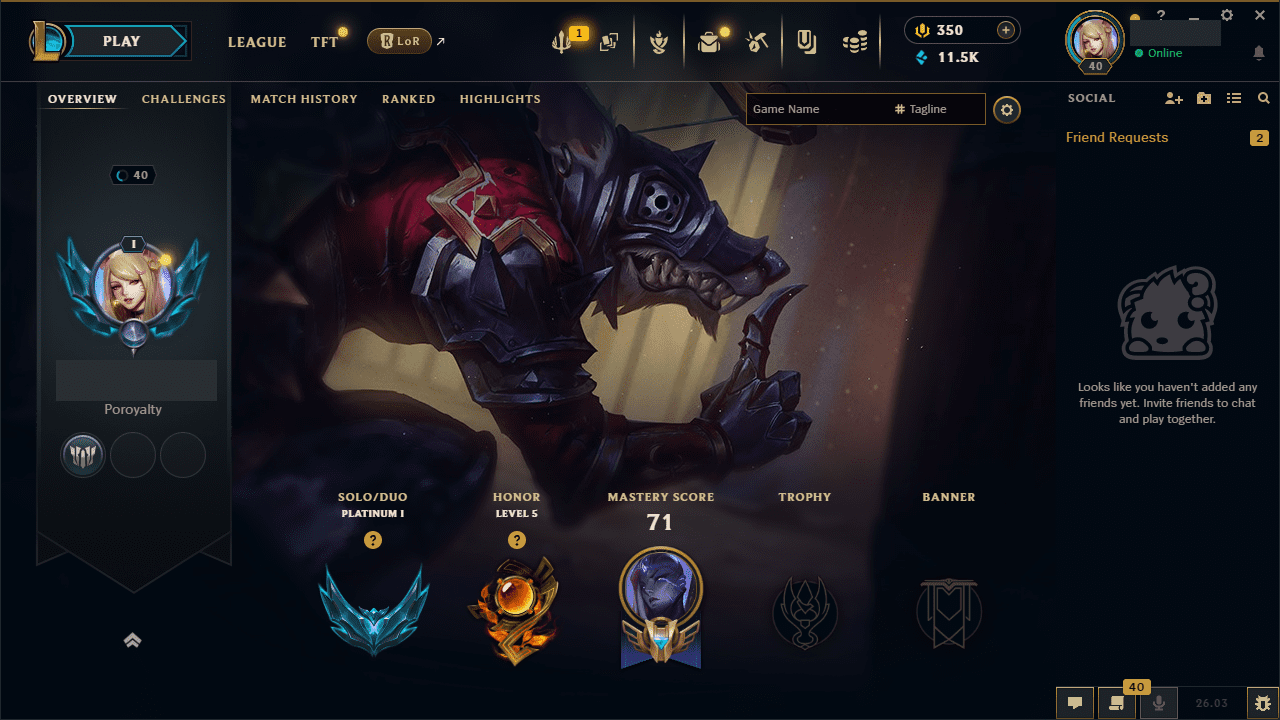
Task: Collapse the profile banner chevron
Action: click(x=133, y=640)
